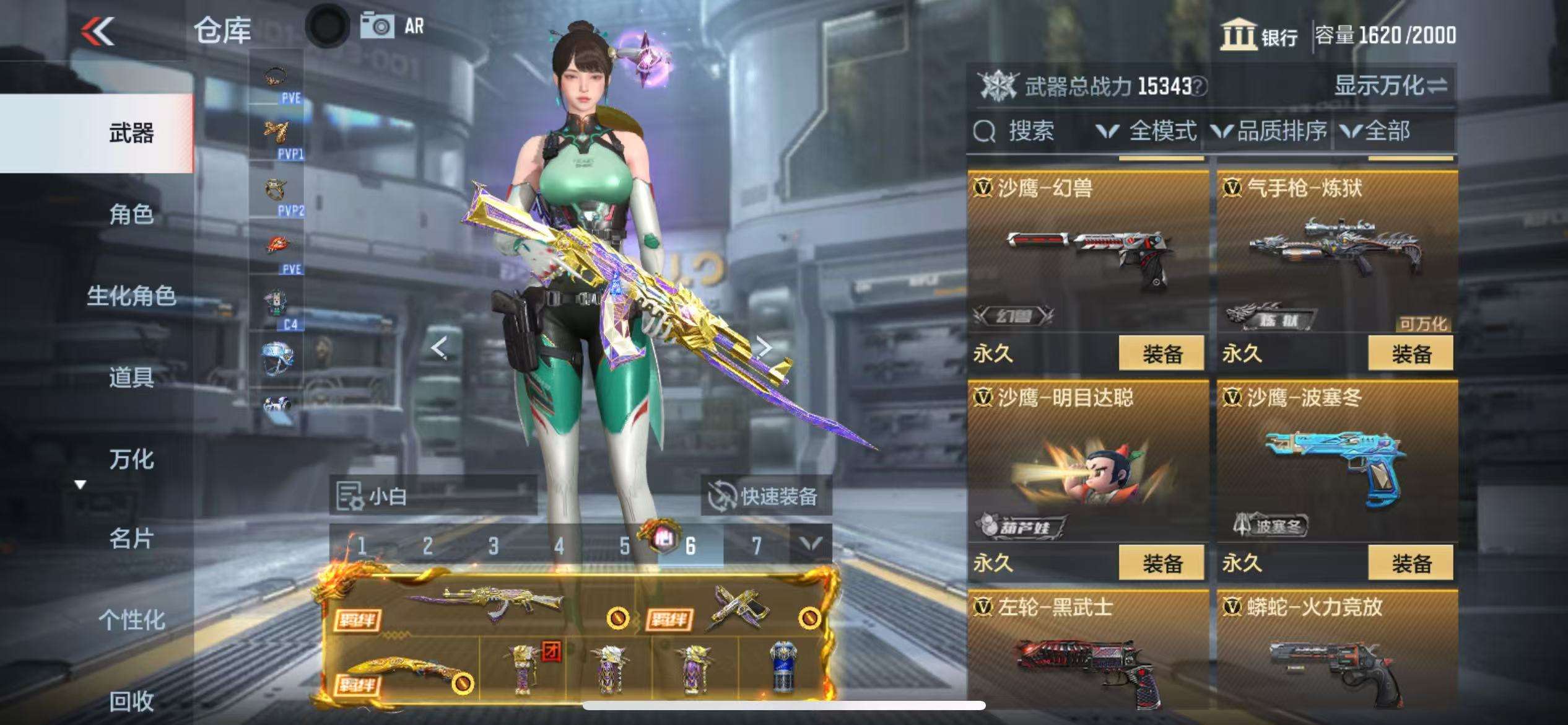Equip the 气手枪-炼狱 weapon
Screen dimensions: 1568x725
1411,354
